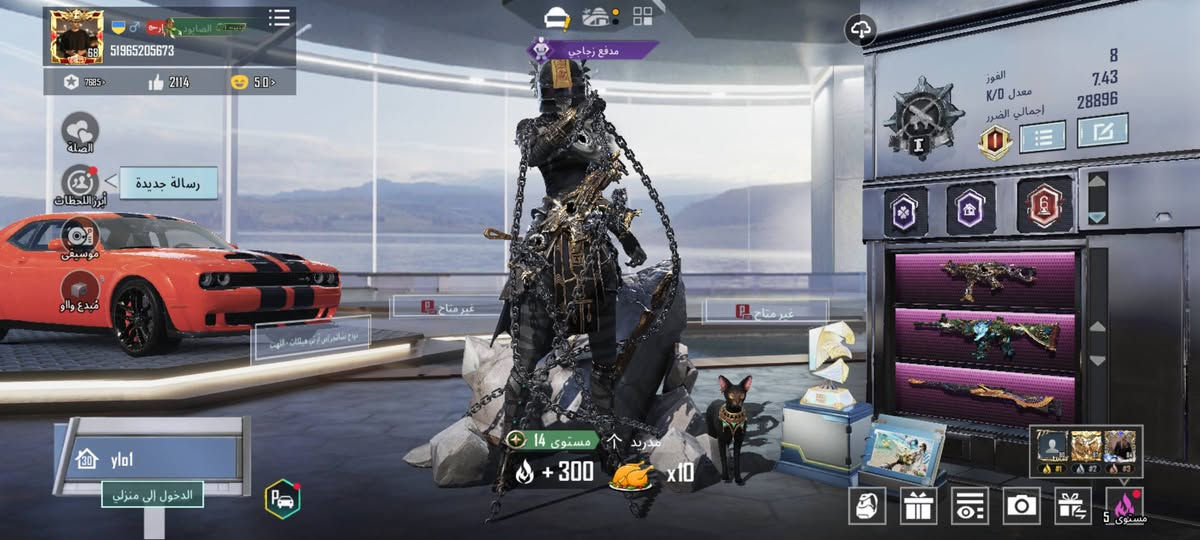Open the gift exchange button with arrows
The height and width of the screenshot is (540, 1200).
click(1073, 506)
